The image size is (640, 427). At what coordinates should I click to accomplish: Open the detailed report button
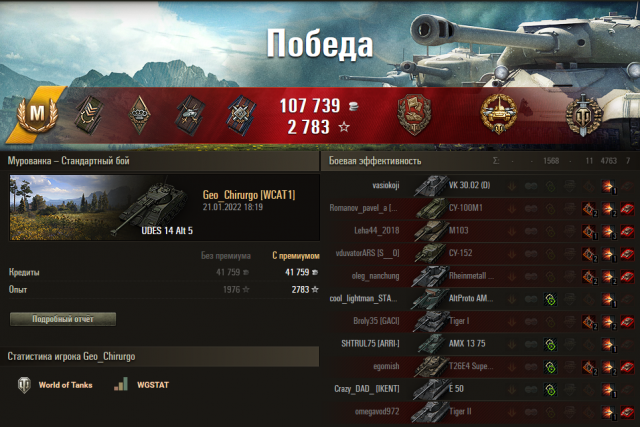[x=63, y=319]
